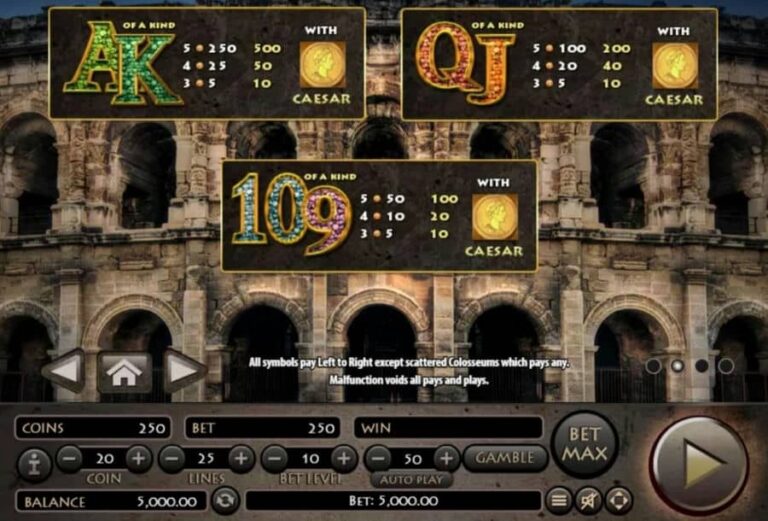Hit the Bet Max button
Screen dimensions: 768x521
pos(585,443)
